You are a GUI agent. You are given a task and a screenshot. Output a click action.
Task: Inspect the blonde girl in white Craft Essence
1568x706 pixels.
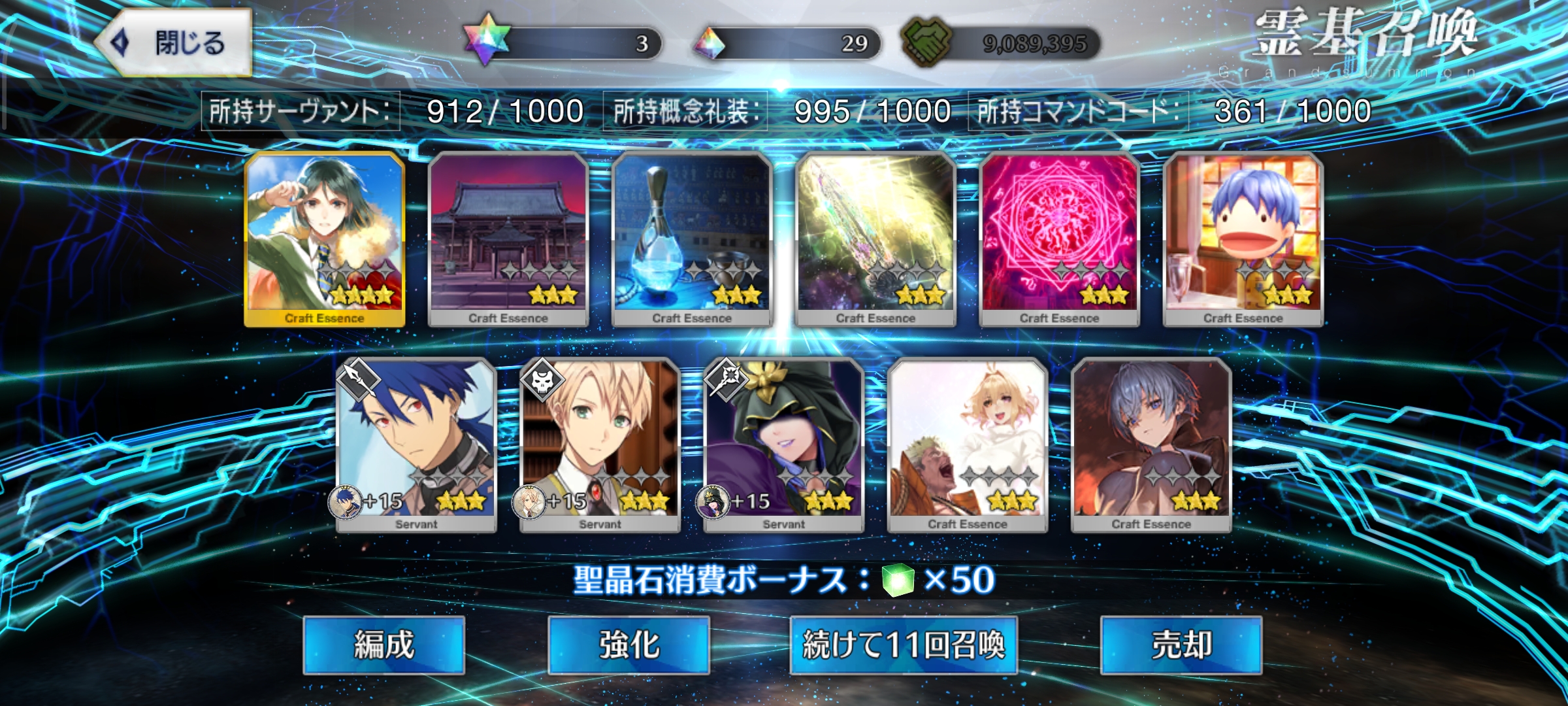tap(968, 446)
